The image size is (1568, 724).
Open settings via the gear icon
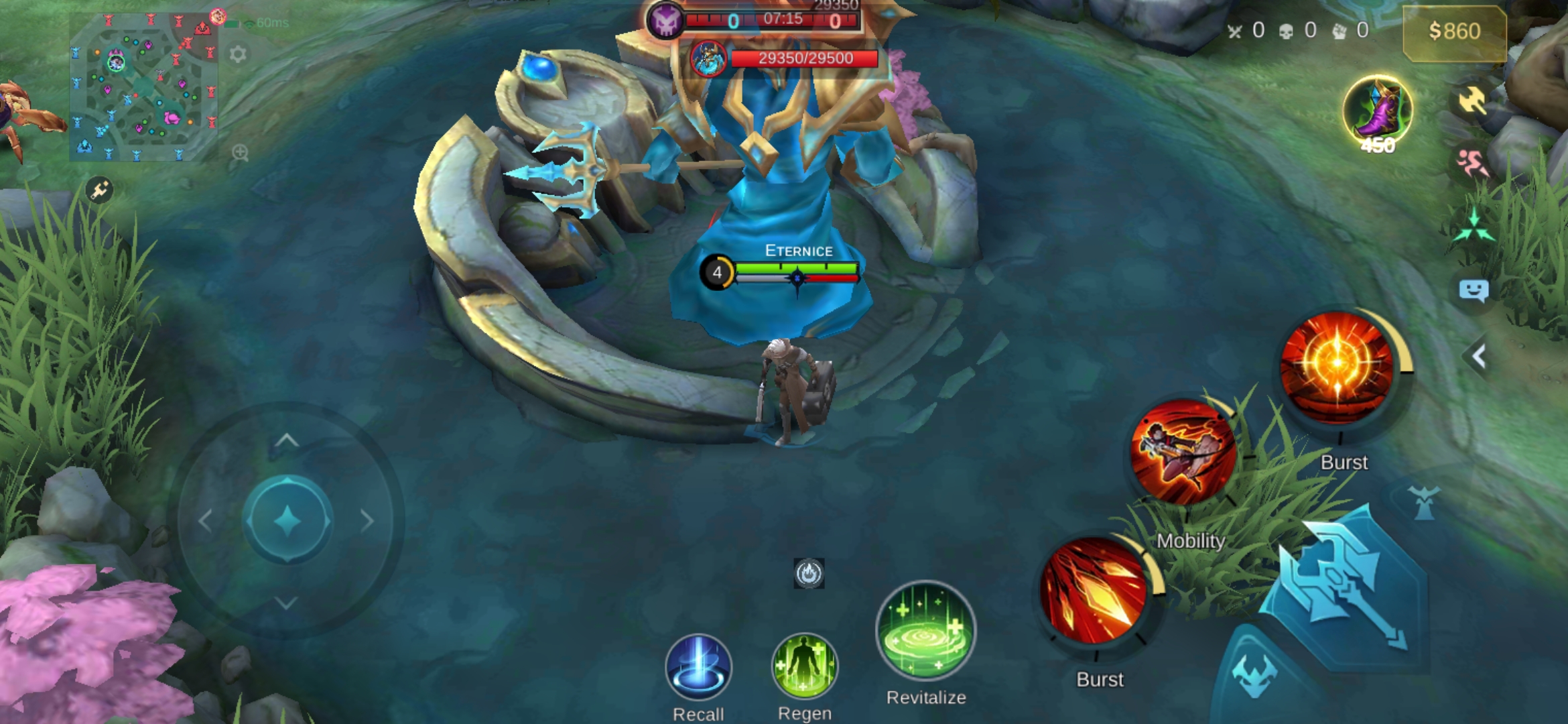click(x=238, y=54)
